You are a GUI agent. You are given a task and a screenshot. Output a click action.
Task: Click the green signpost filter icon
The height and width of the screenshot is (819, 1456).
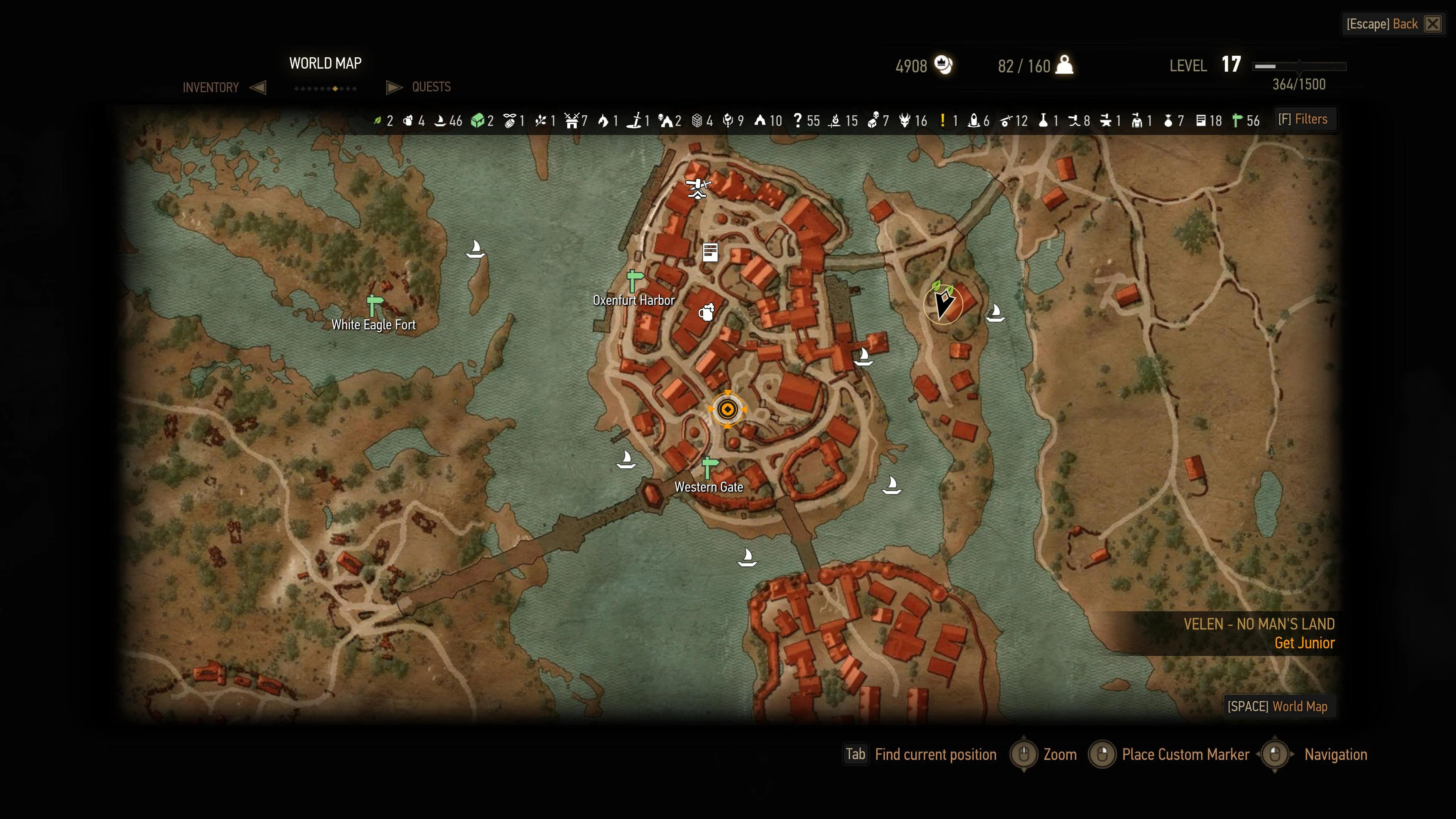coord(1237,121)
